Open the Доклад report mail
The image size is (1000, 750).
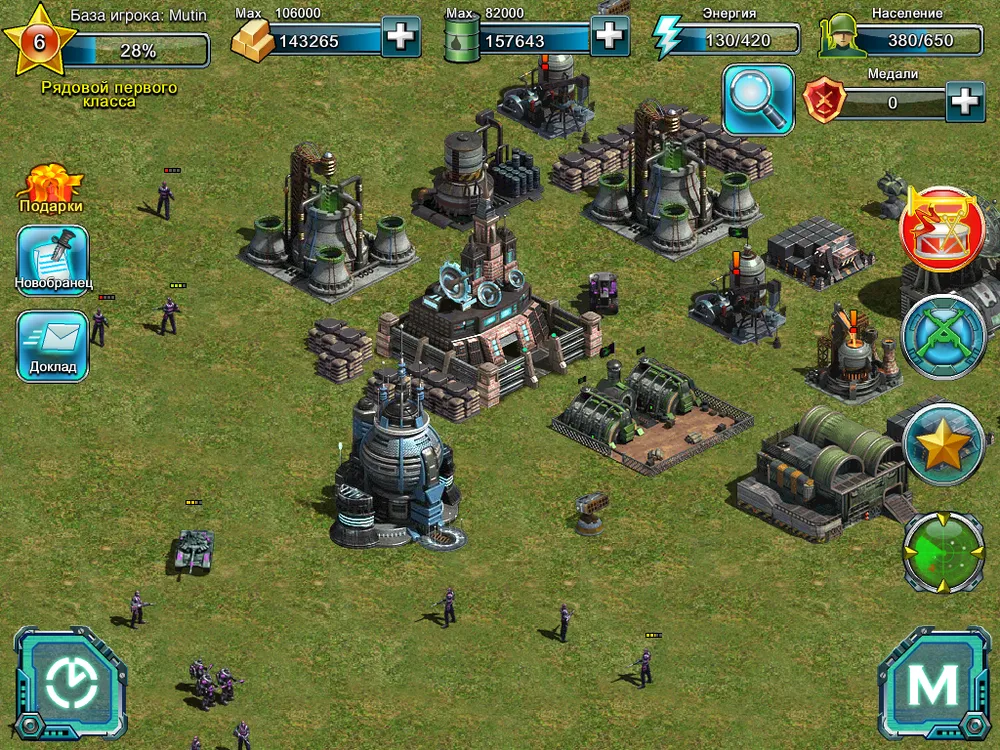coord(52,346)
